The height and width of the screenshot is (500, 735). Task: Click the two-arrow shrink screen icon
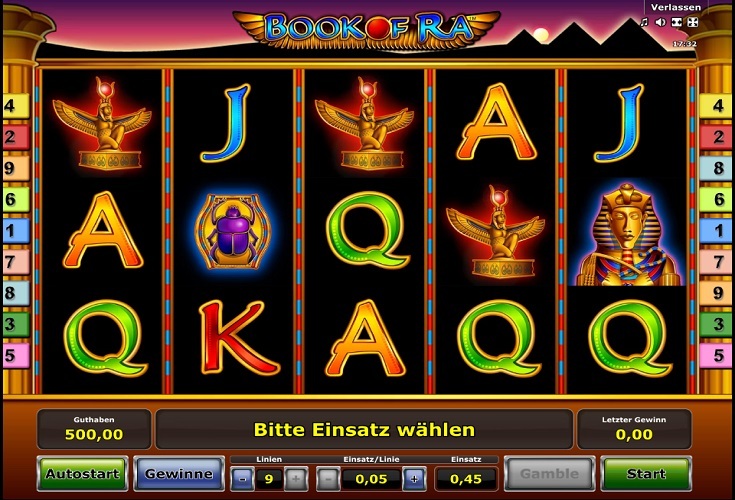coord(676,22)
